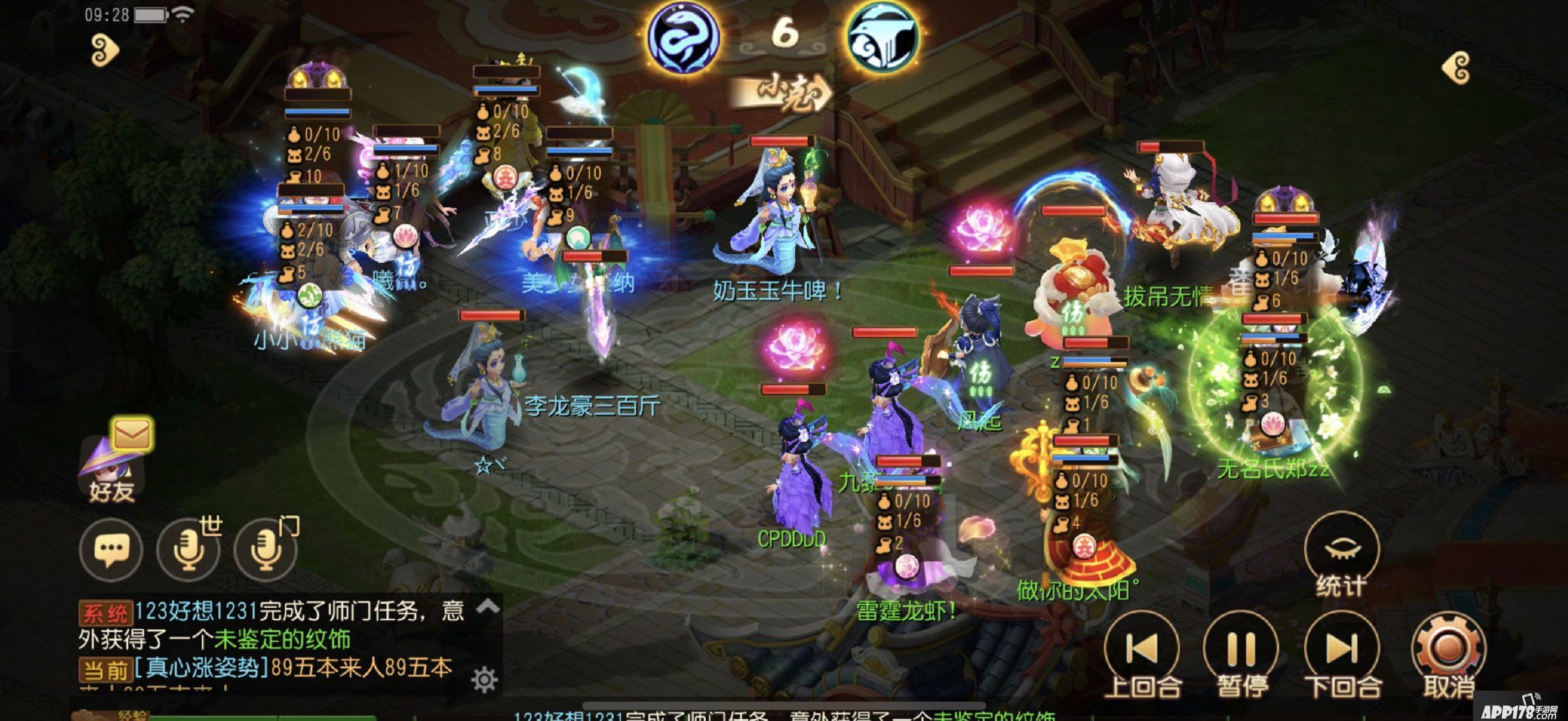
Task: Click the golden swirl arrow at top-left
Action: coord(104,50)
